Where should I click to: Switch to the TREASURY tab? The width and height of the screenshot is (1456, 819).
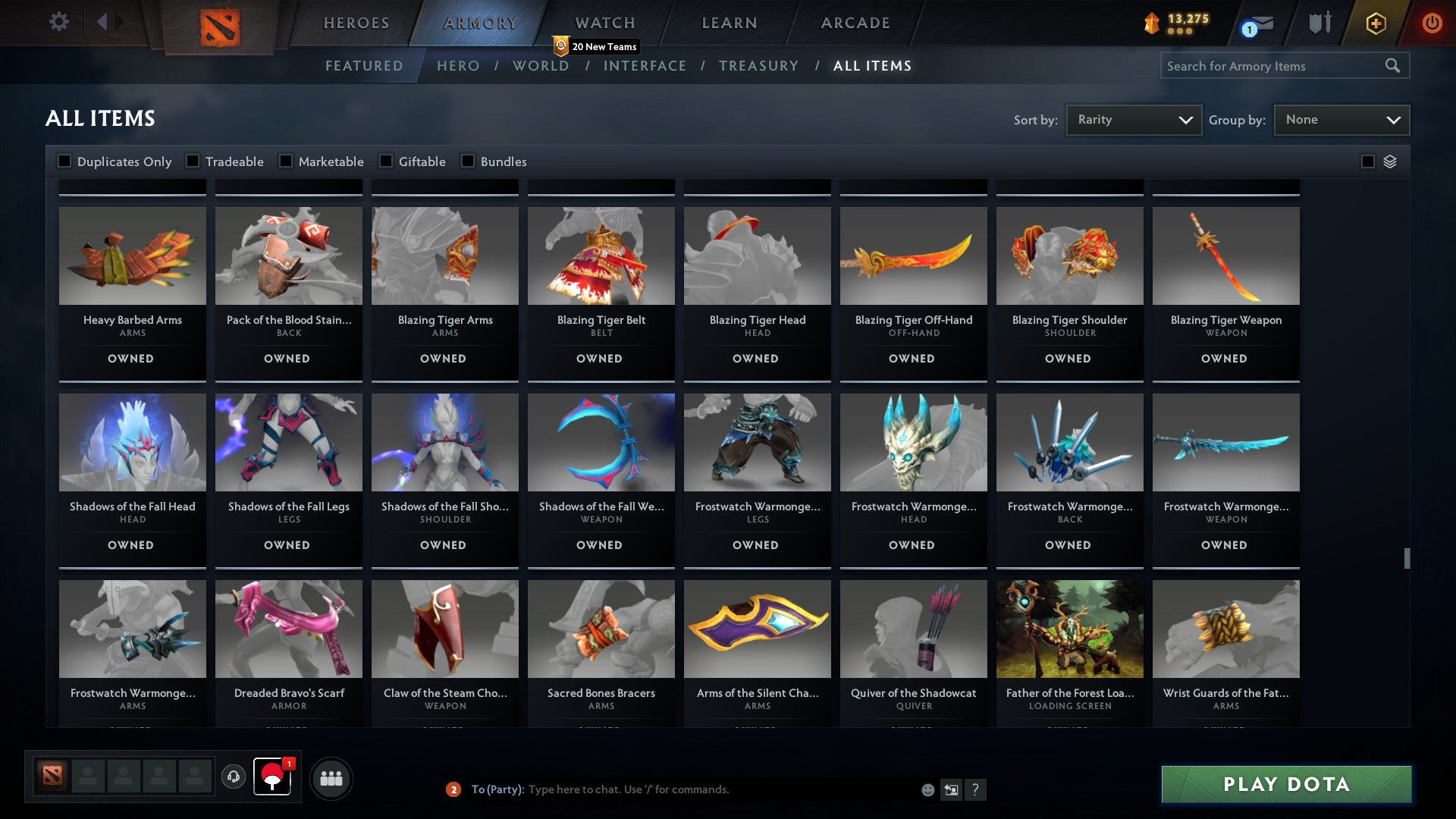click(x=759, y=66)
